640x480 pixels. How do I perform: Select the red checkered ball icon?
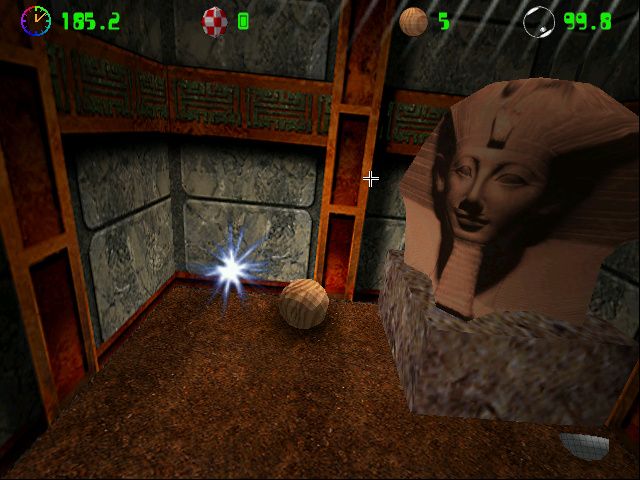pos(215,20)
